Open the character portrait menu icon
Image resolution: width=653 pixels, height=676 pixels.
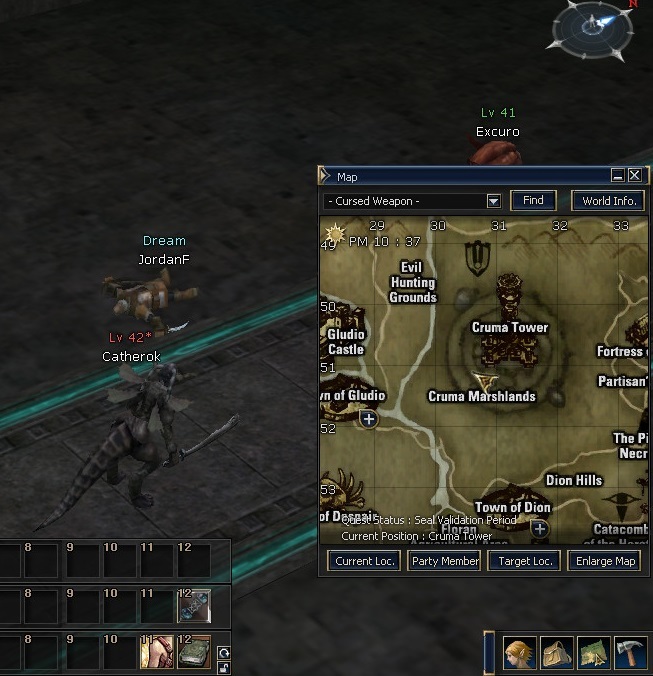519,653
